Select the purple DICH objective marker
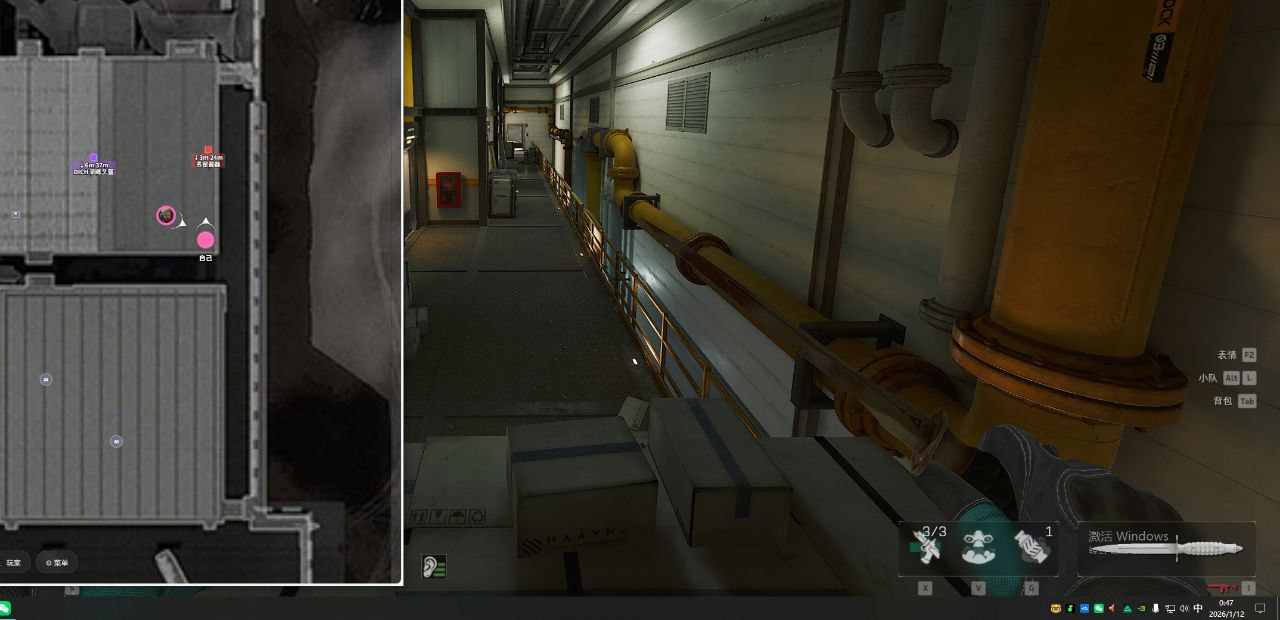 [x=93, y=158]
